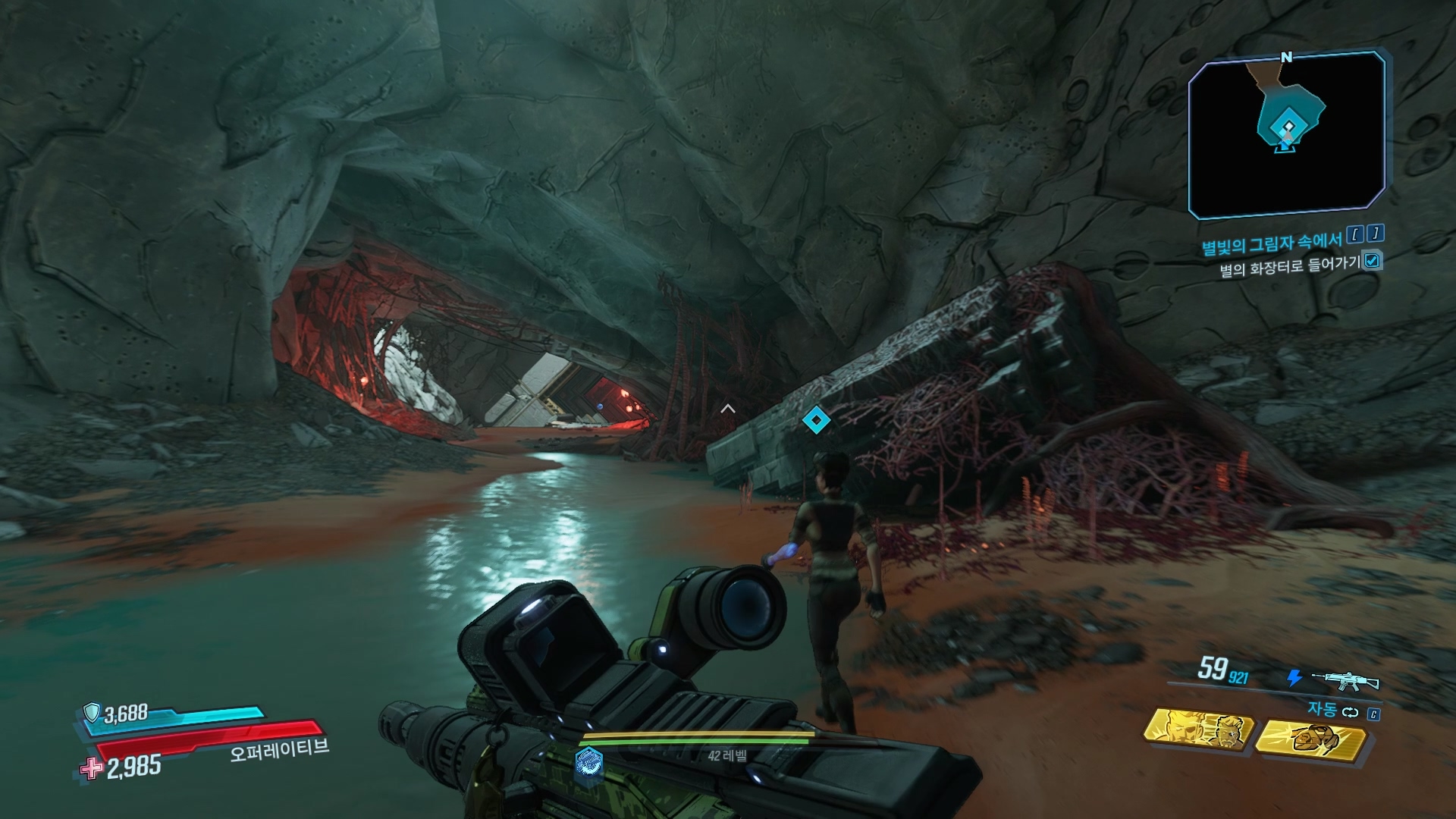Click the shield icon beside 3,688

point(92,712)
